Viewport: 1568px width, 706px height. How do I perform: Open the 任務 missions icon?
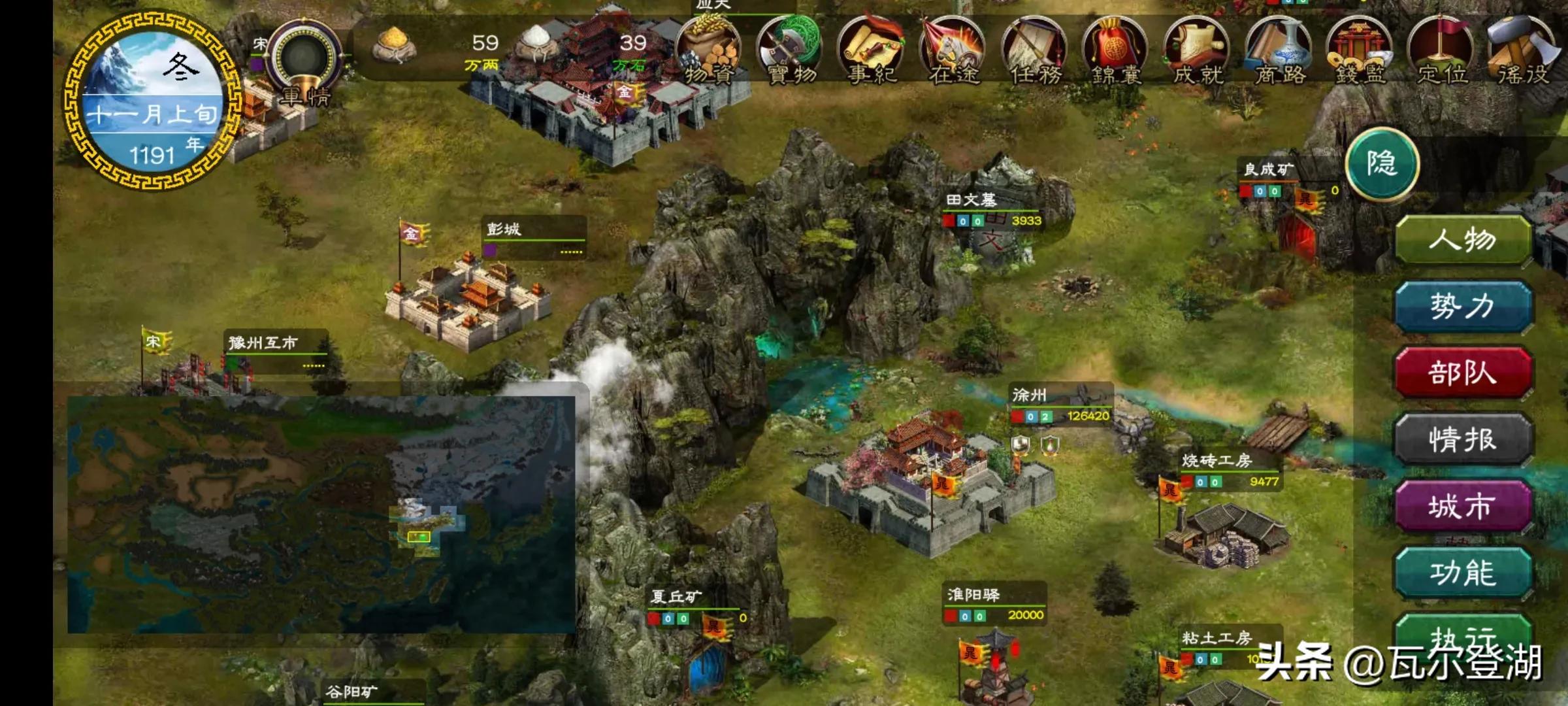pos(1035,51)
